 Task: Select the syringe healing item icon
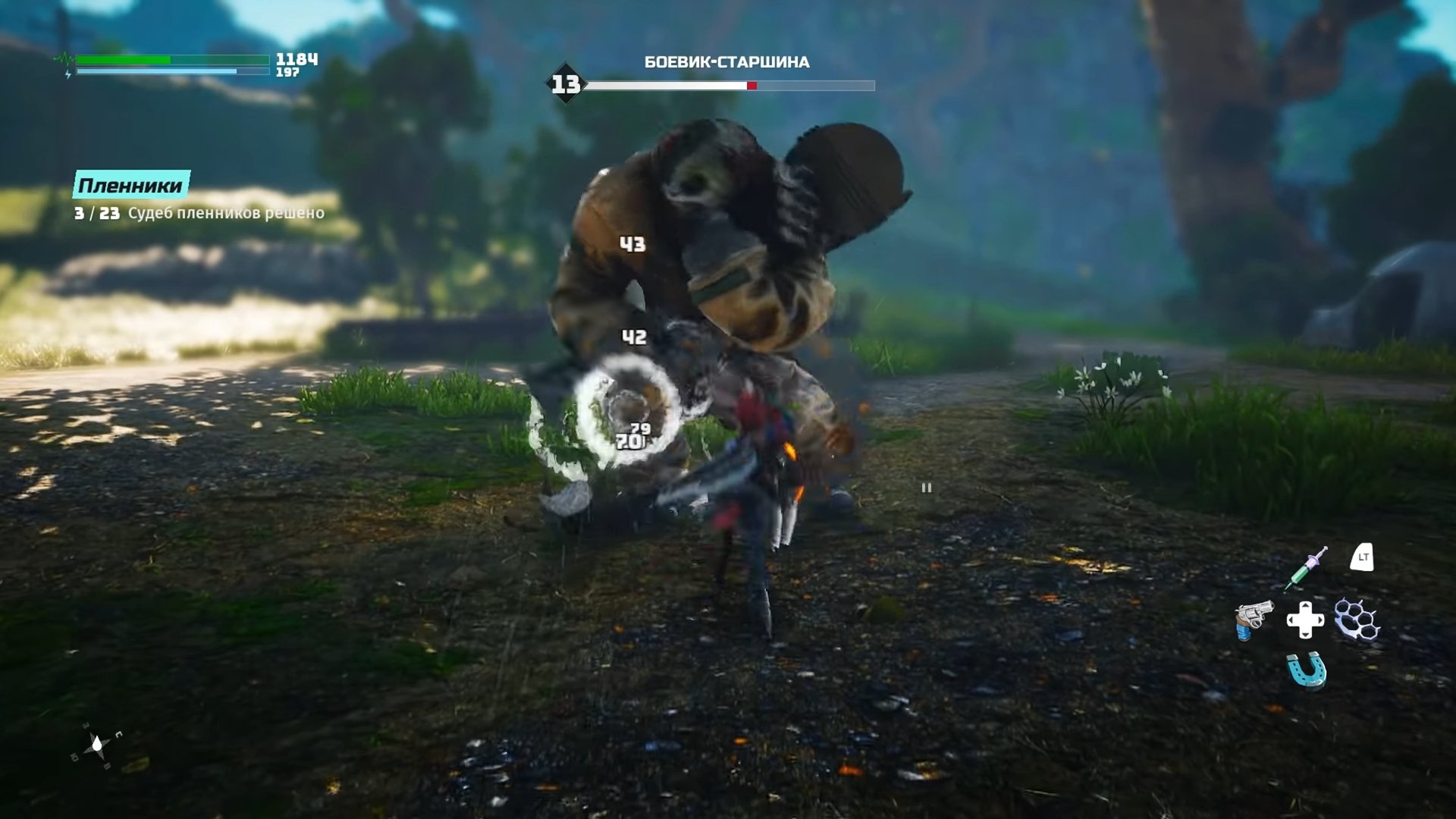1306,567
